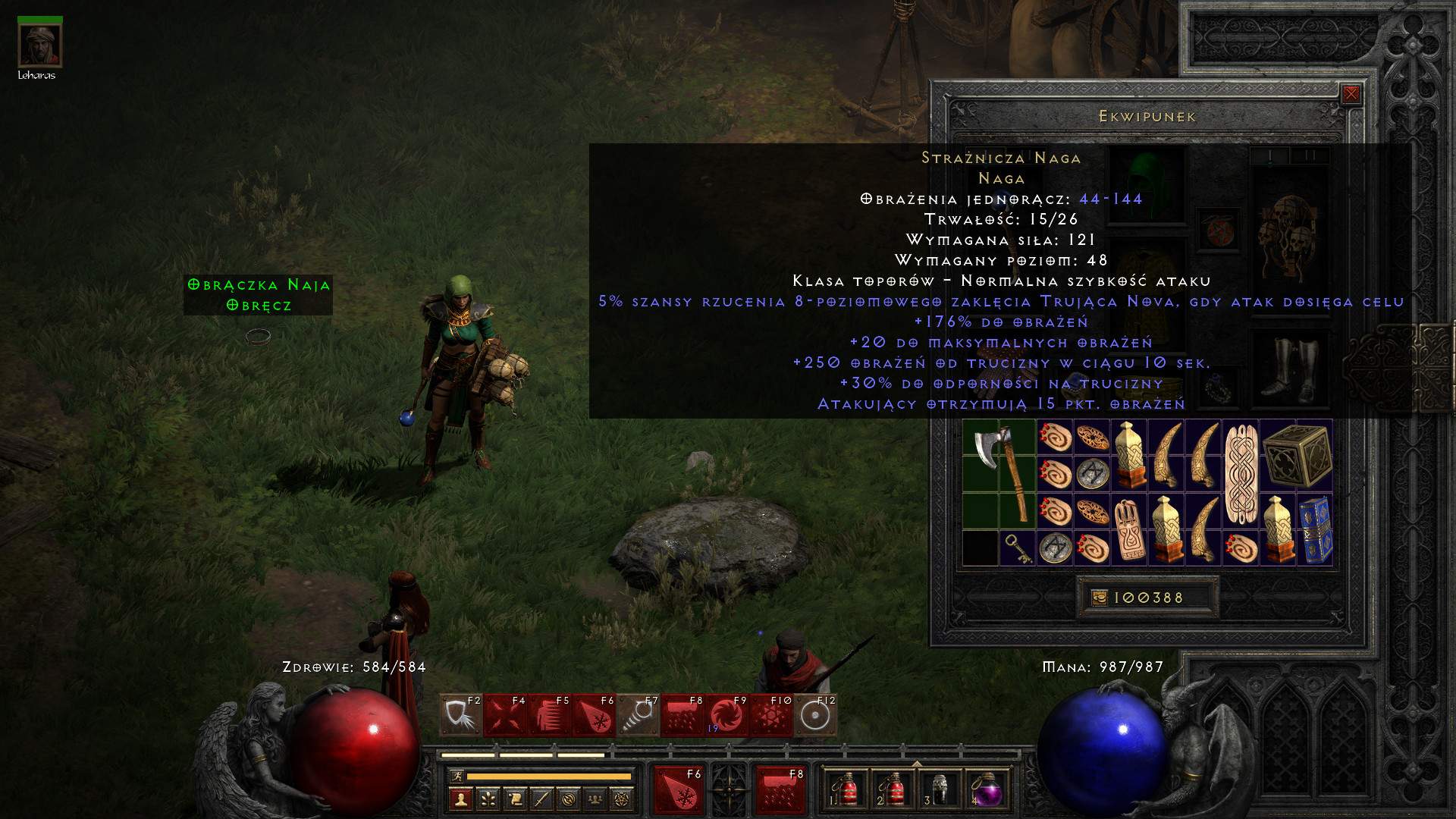Screen dimensions: 1456x819
Task: Toggle the run/walk button
Action: coord(456,776)
